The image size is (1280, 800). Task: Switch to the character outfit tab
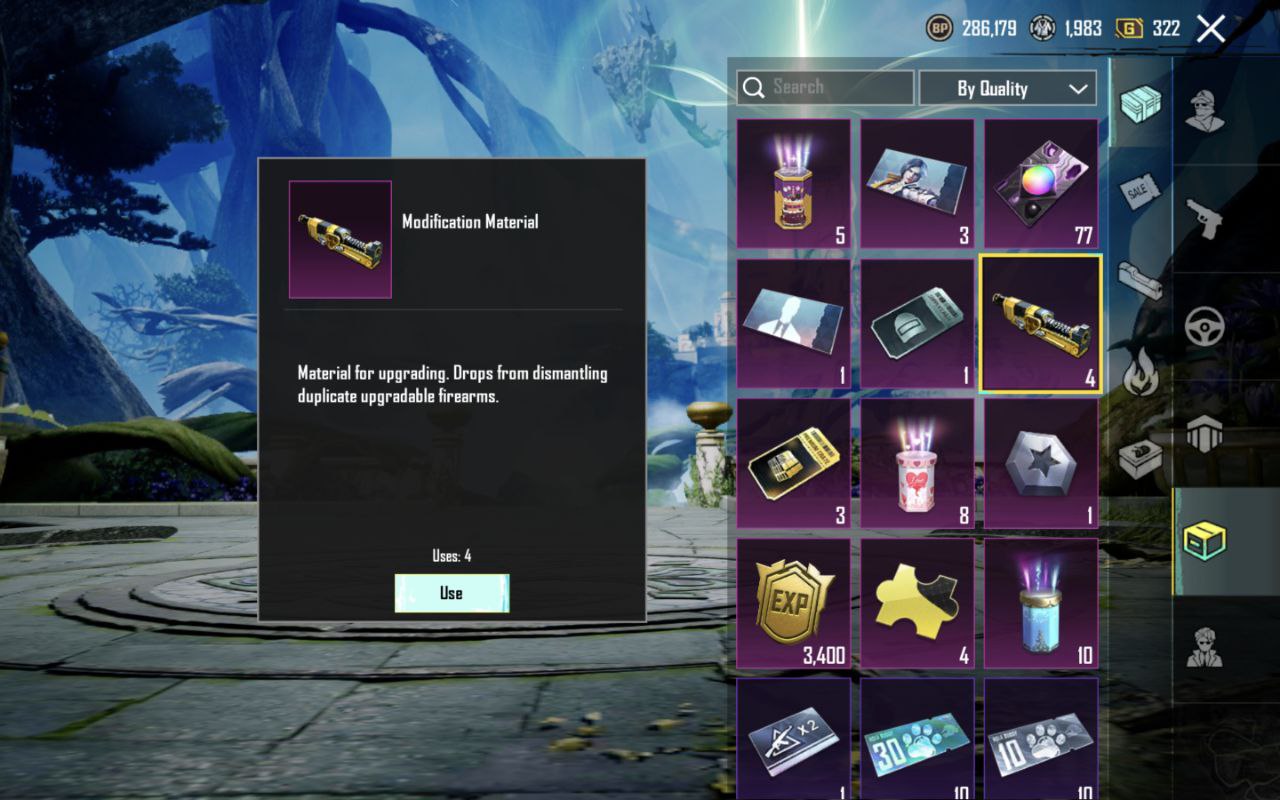pyautogui.click(x=1204, y=109)
